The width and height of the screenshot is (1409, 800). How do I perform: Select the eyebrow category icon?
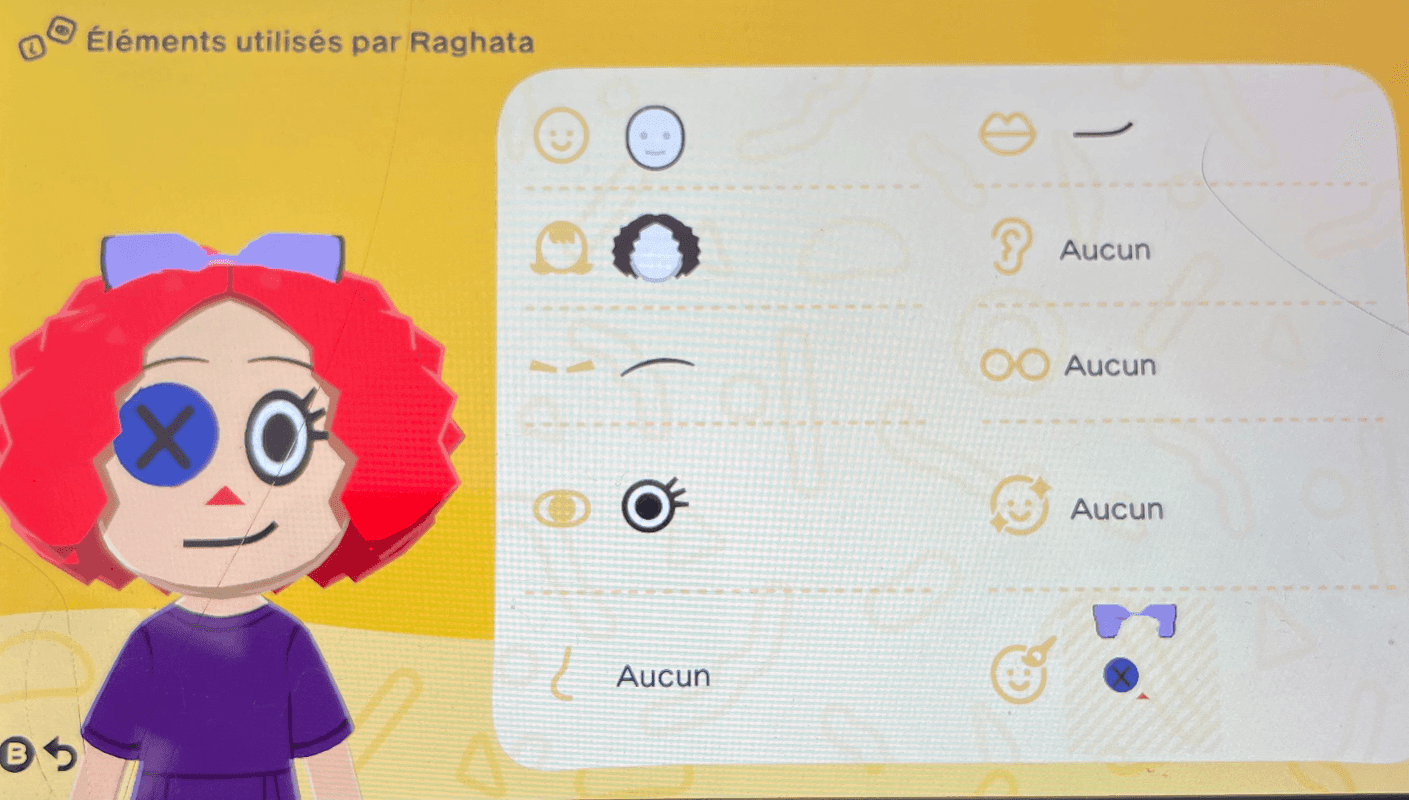pos(562,368)
